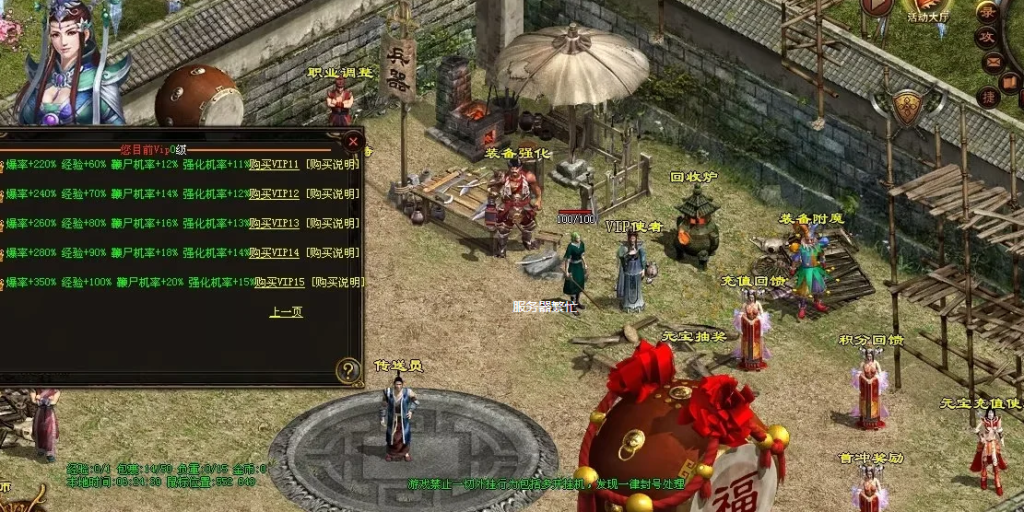The image size is (1024, 512).
Task: Click the round 攻 button
Action: pyautogui.click(x=987, y=37)
